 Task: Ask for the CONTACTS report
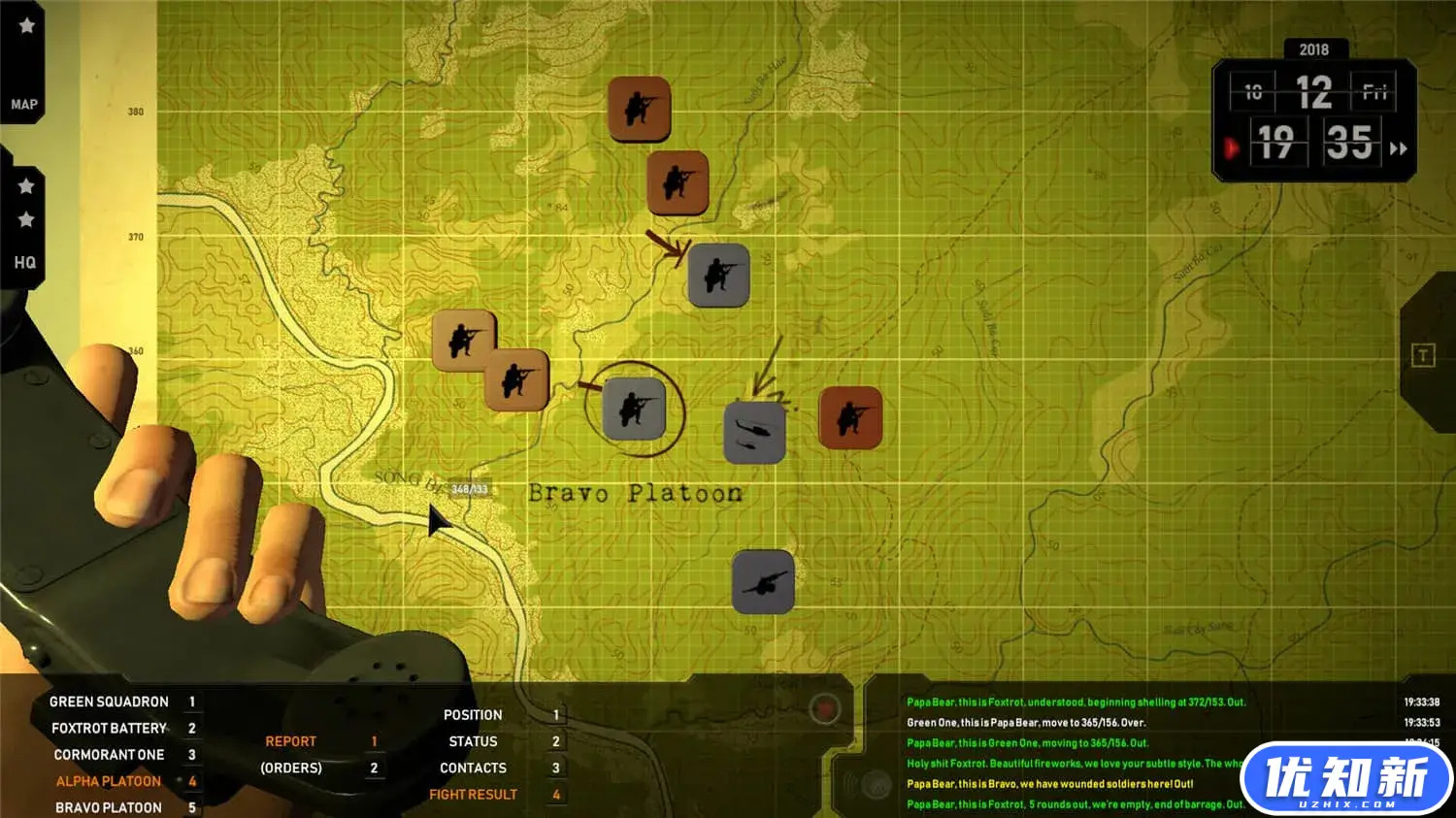(x=473, y=768)
